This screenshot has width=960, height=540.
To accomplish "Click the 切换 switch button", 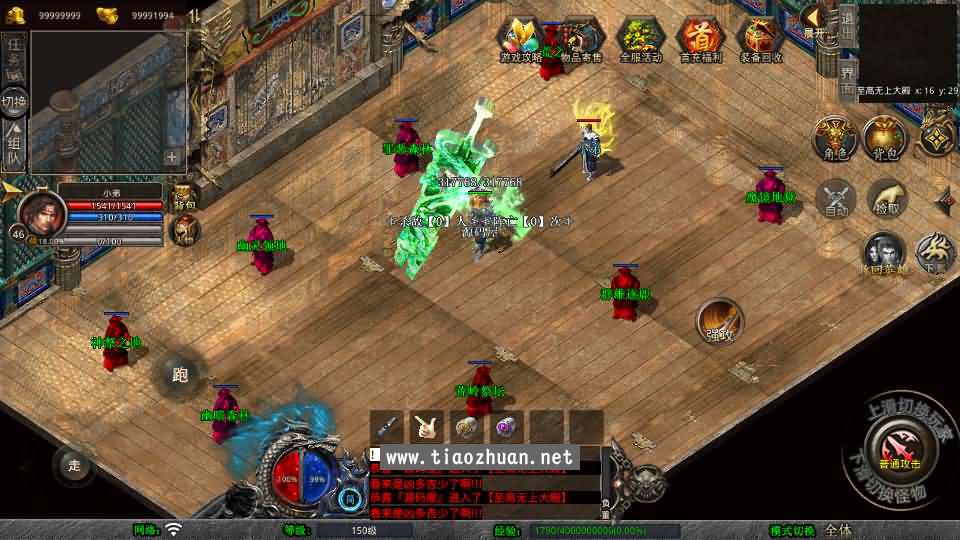I will coord(14,101).
